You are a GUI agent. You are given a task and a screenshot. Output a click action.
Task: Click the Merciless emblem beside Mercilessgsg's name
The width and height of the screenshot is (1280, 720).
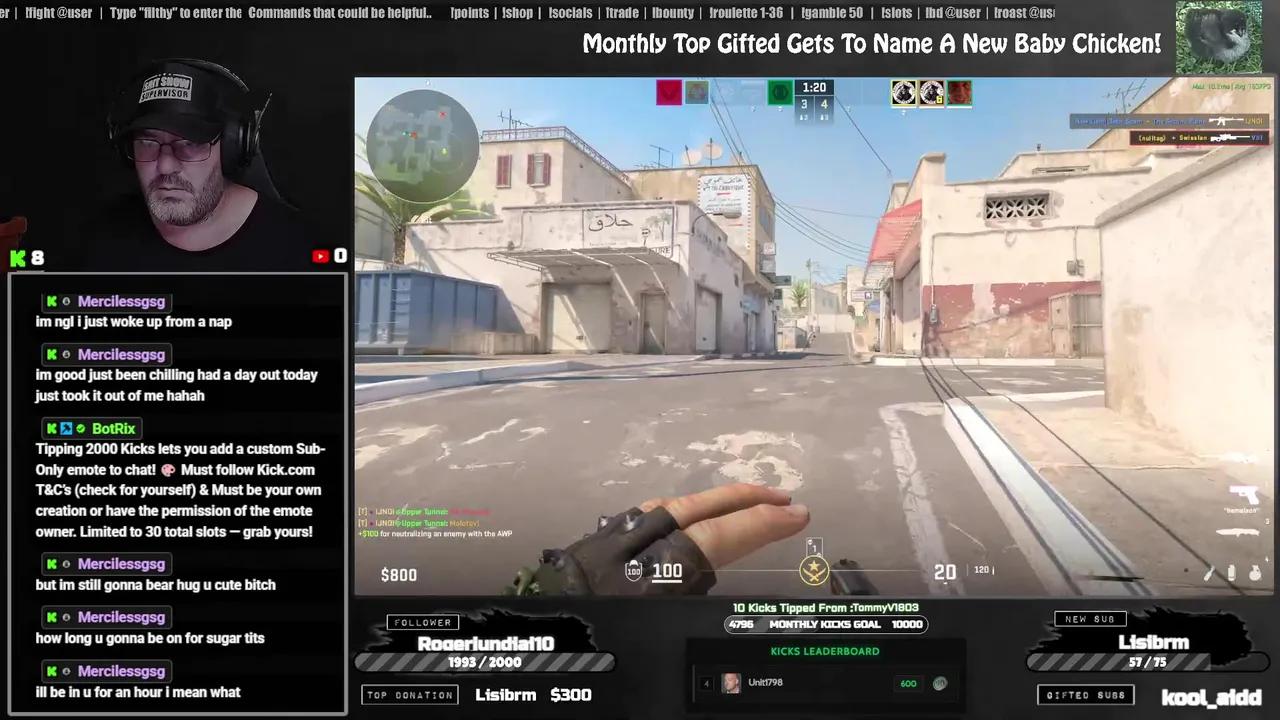coord(65,301)
